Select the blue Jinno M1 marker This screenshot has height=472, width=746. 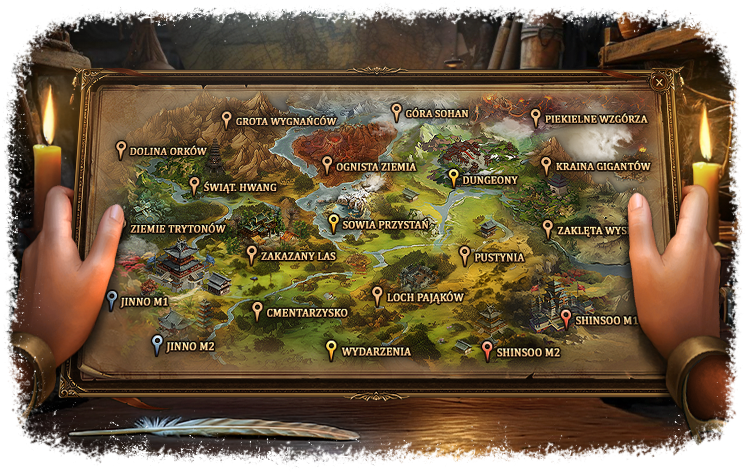point(111,299)
